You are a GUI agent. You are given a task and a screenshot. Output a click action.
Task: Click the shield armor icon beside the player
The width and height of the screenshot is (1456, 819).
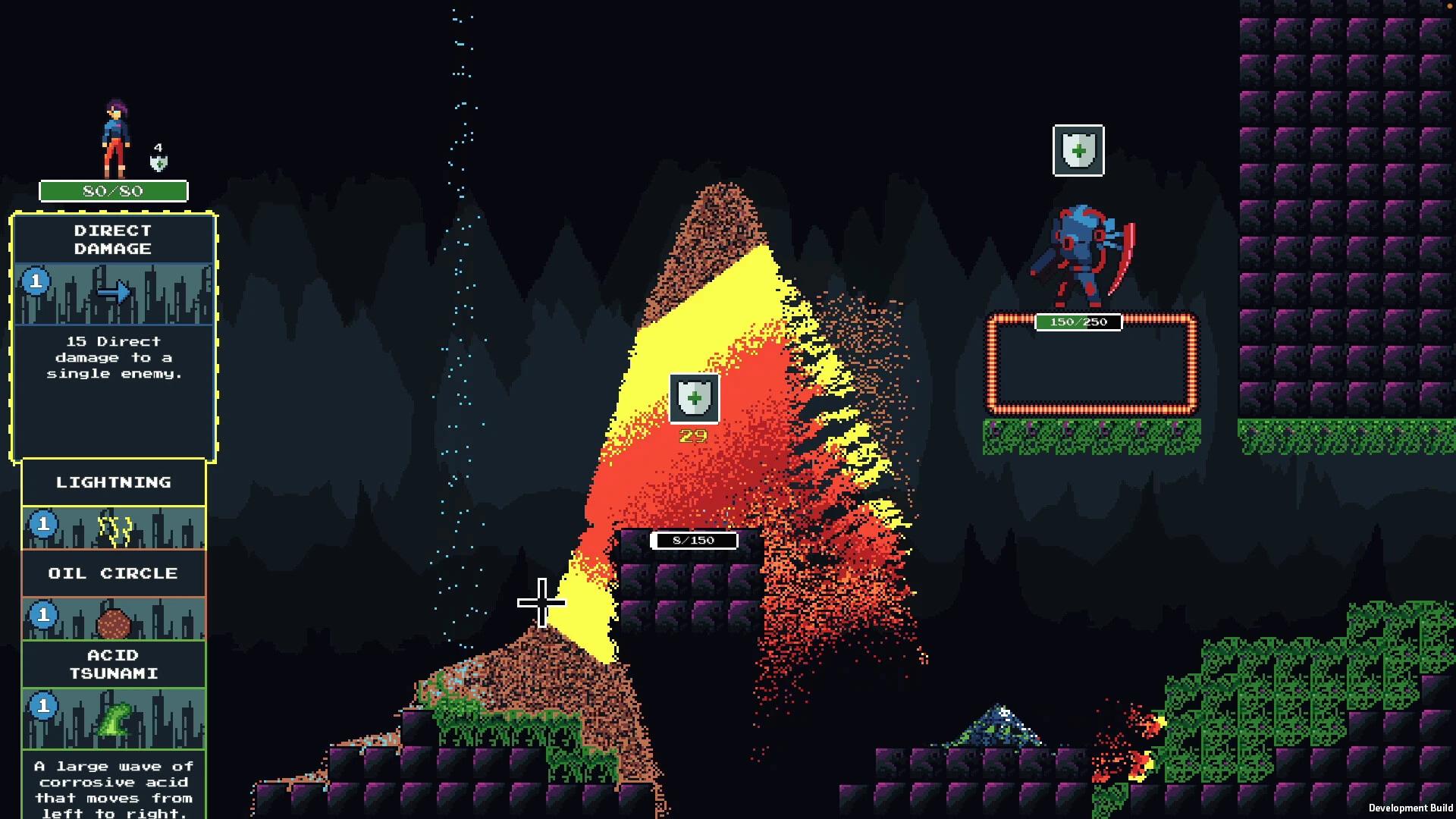[157, 162]
